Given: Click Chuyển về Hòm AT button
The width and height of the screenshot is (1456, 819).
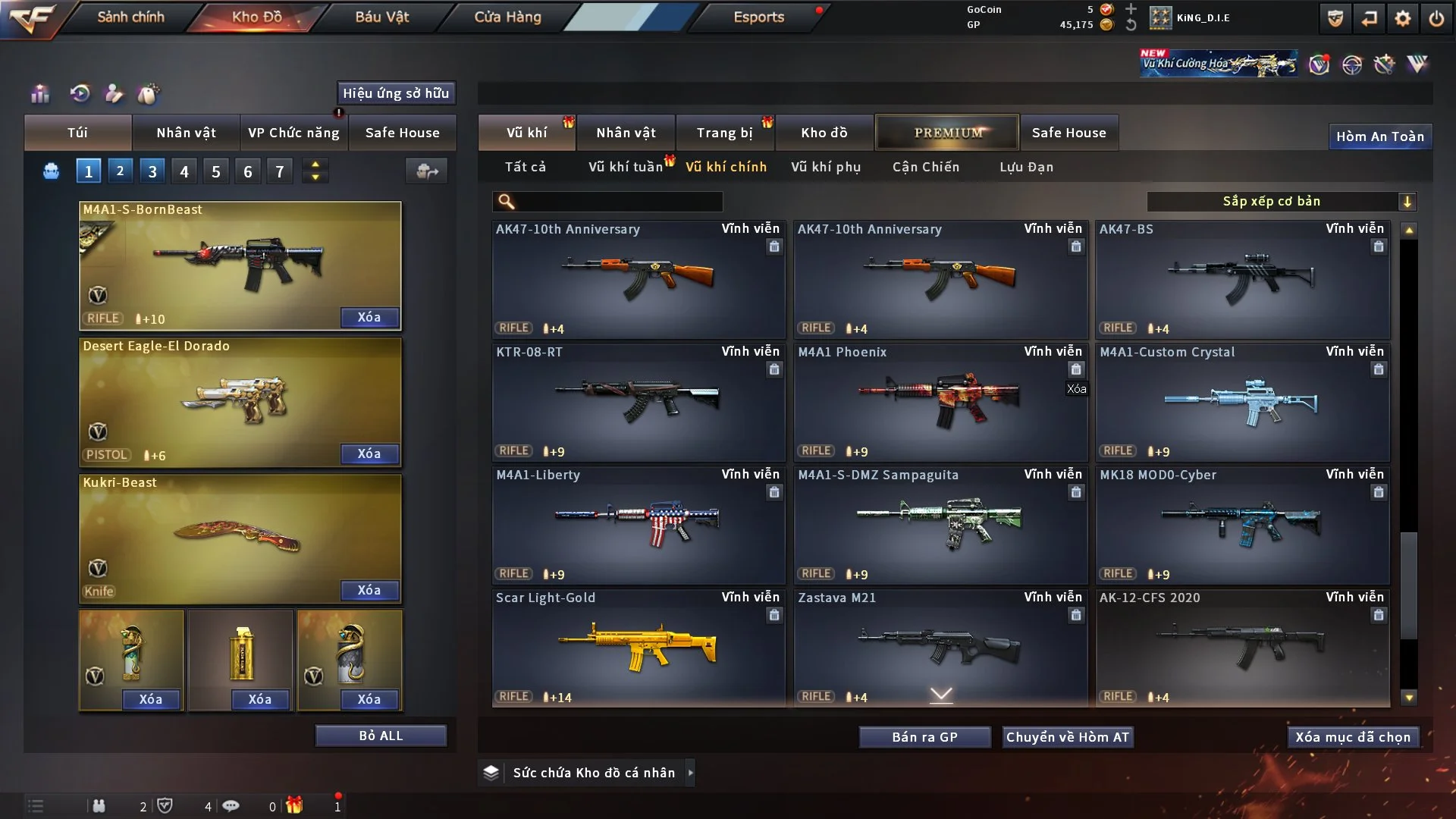Looking at the screenshot, I should click(x=1068, y=737).
